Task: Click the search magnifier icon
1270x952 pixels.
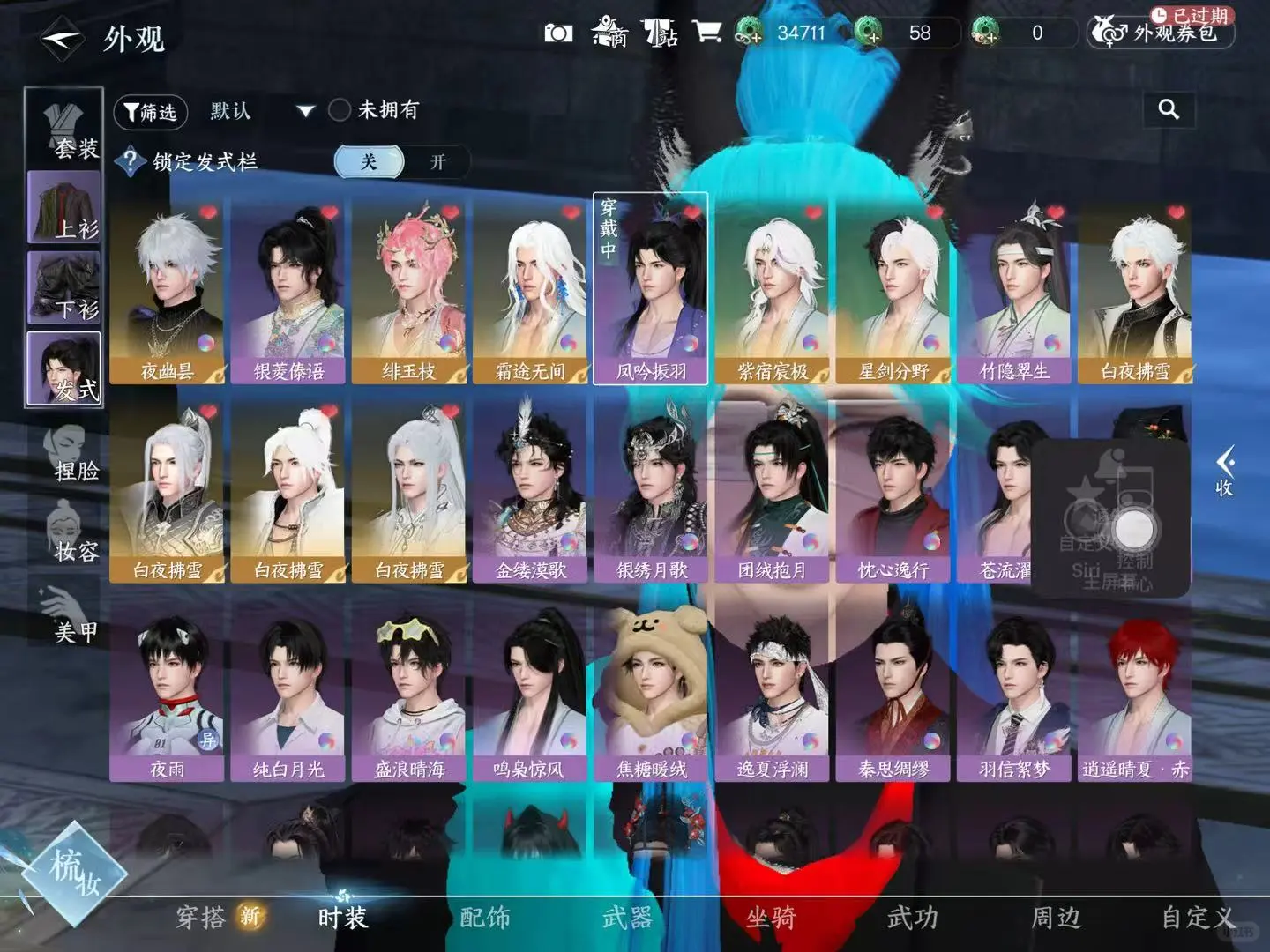Action: 1169,110
